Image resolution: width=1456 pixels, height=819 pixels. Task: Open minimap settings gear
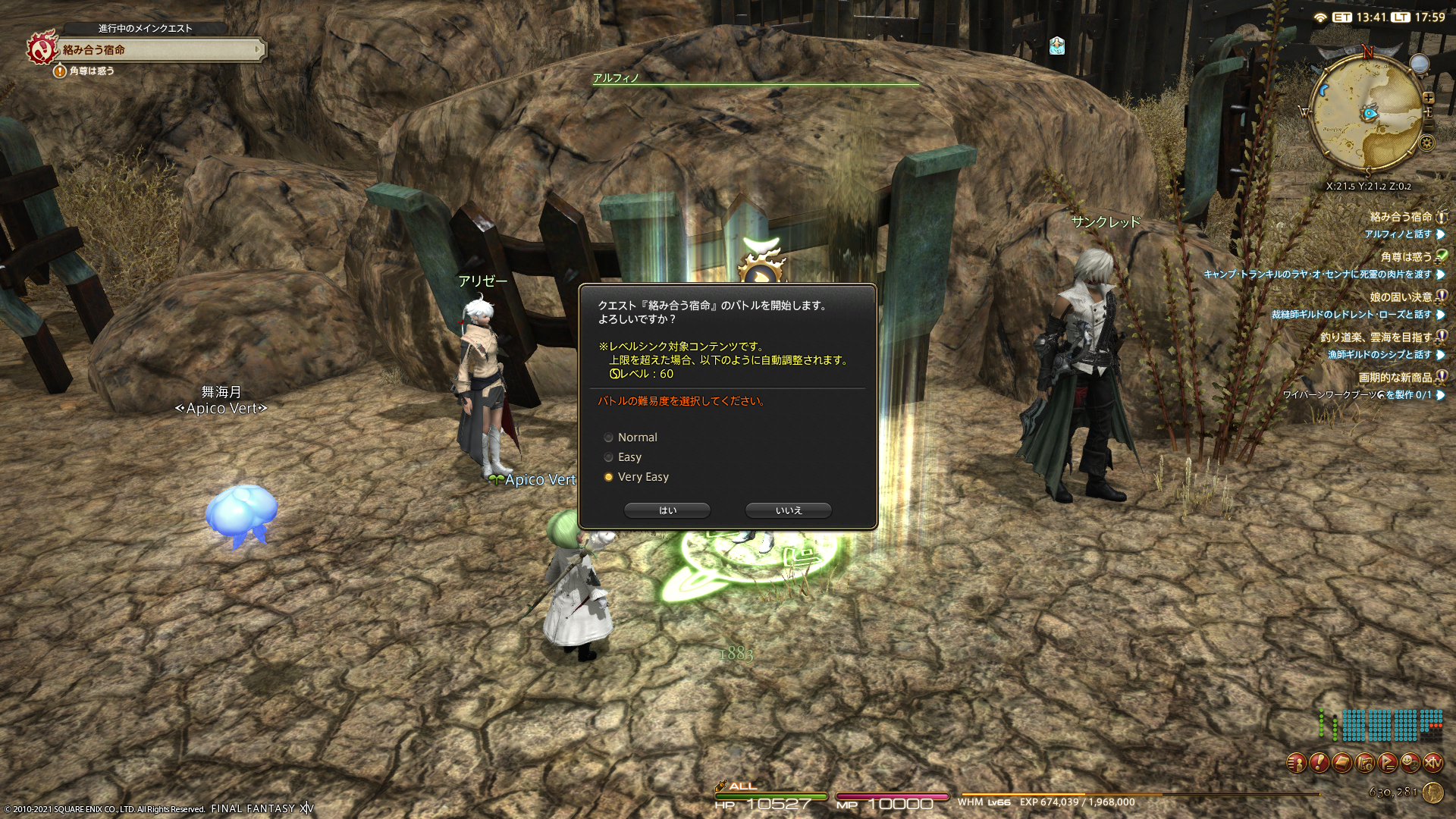[1426, 143]
